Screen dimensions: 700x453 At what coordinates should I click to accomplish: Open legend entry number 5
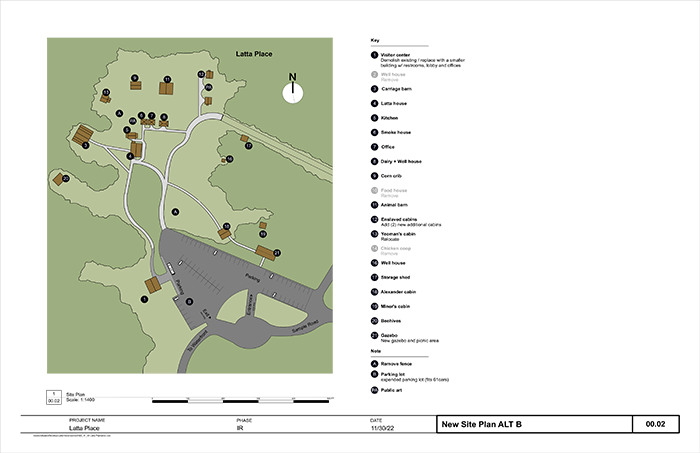[x=374, y=118]
